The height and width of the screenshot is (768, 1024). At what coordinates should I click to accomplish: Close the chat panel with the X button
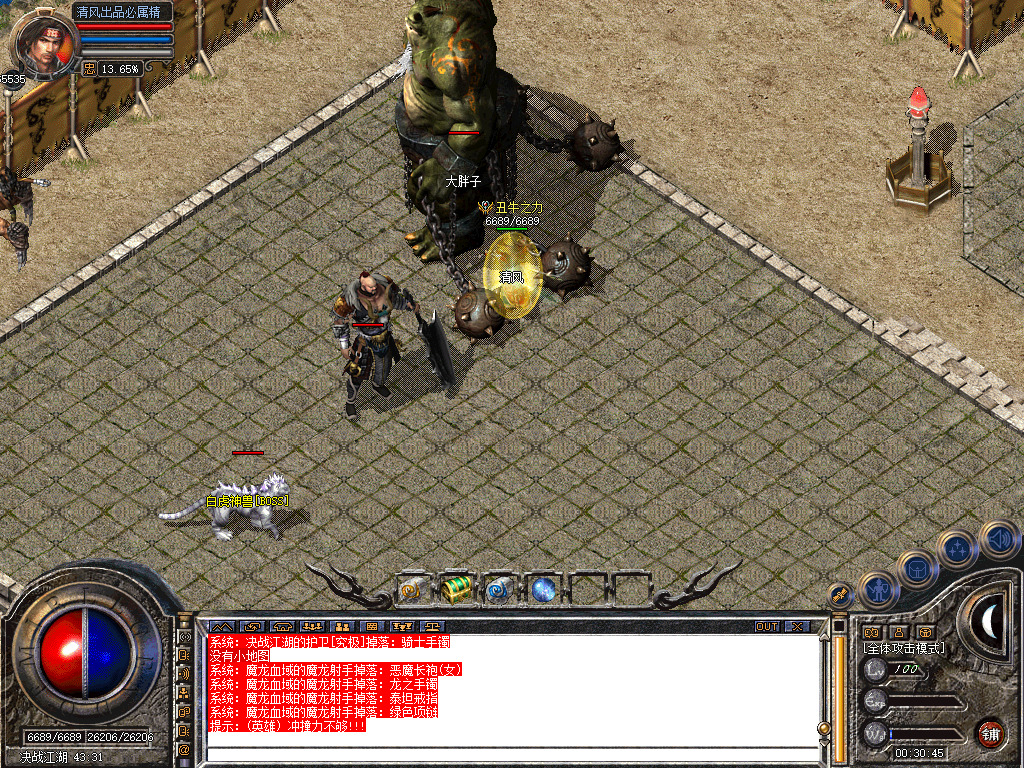click(797, 627)
